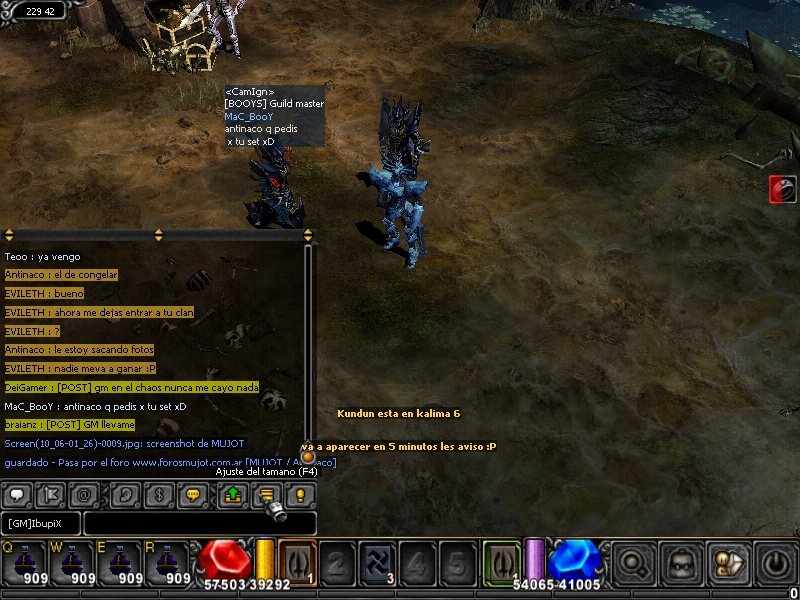Click the dollar sign chat button
The height and width of the screenshot is (600, 800).
coord(157,494)
